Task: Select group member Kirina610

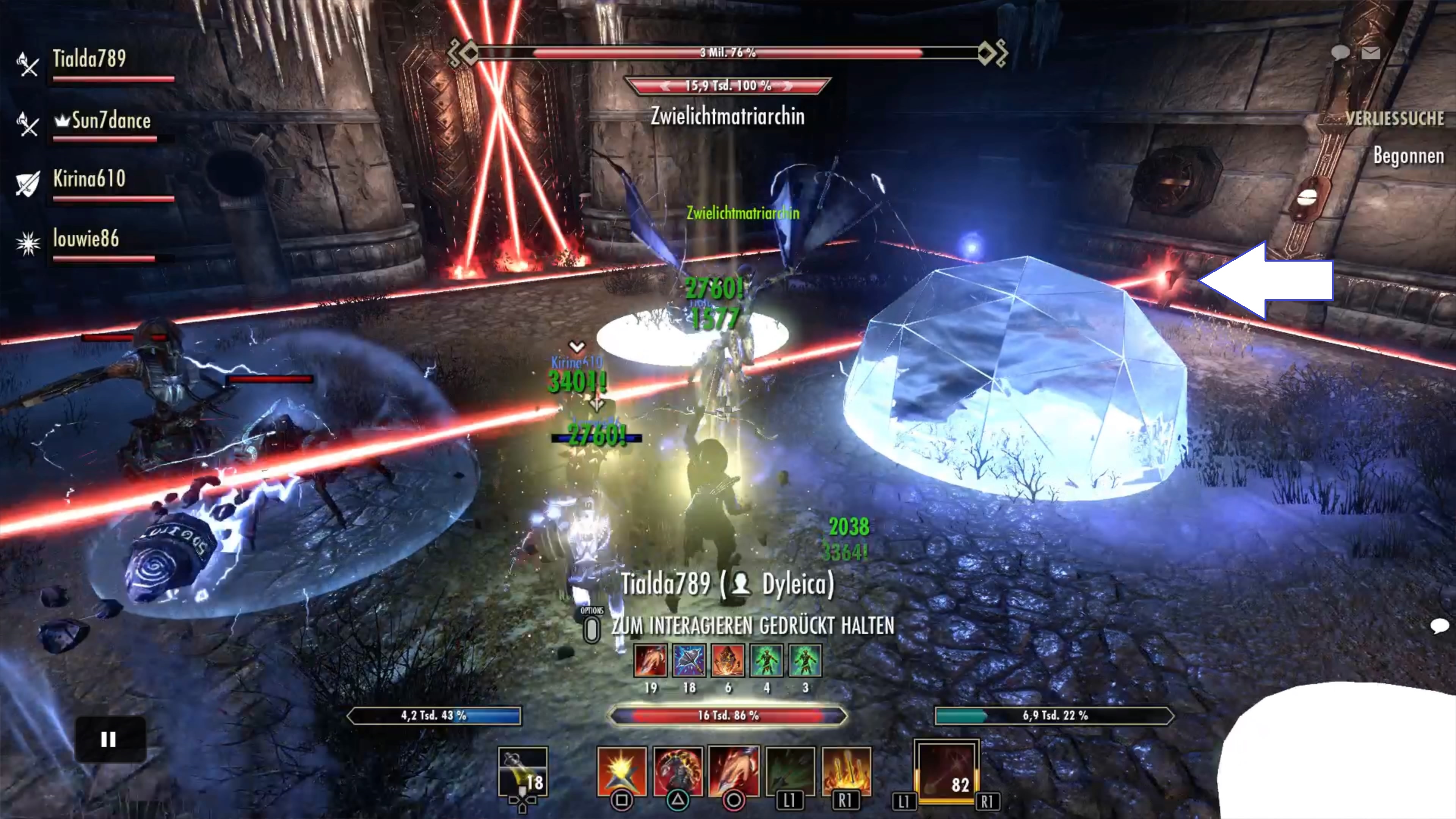Action: coord(89,179)
